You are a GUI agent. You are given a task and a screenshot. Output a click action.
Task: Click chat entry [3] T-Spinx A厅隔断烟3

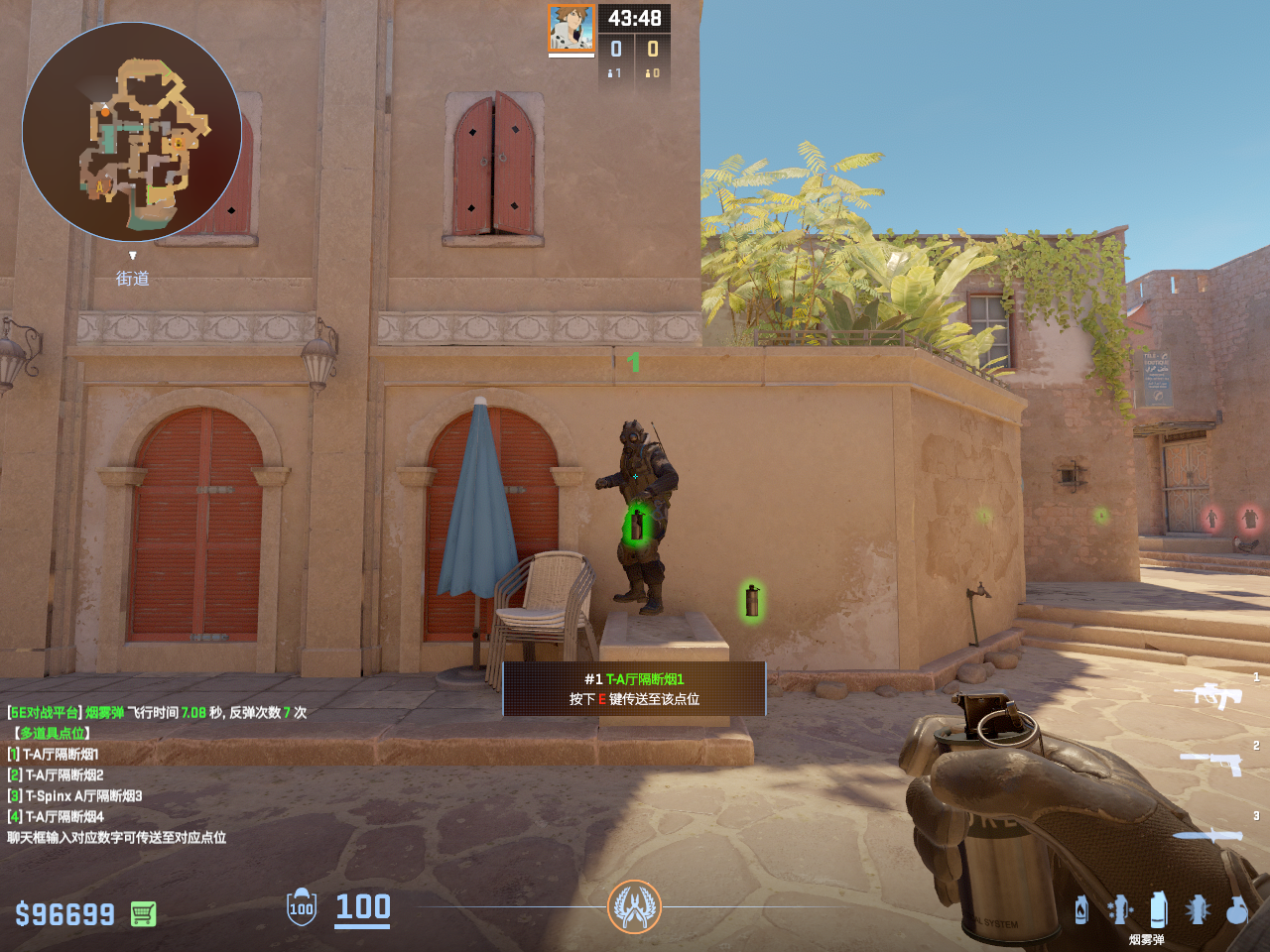(x=75, y=796)
